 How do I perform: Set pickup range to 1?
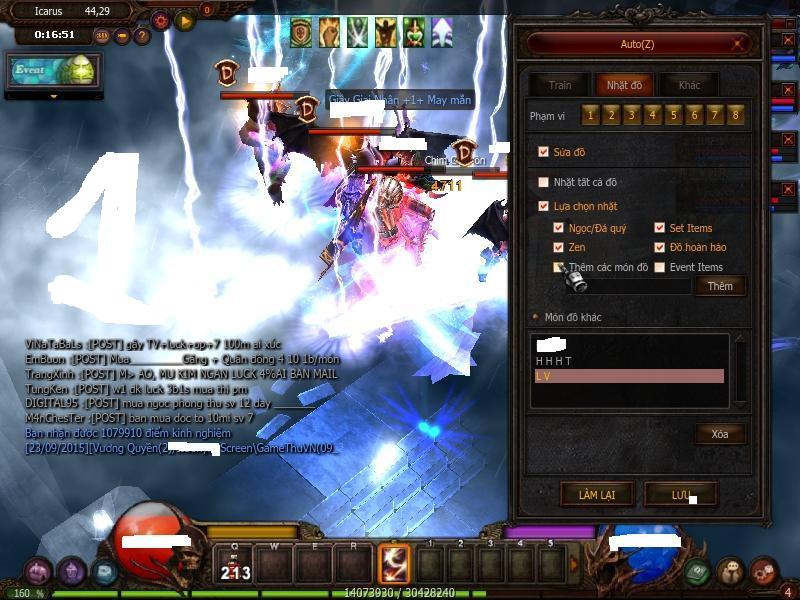[591, 116]
